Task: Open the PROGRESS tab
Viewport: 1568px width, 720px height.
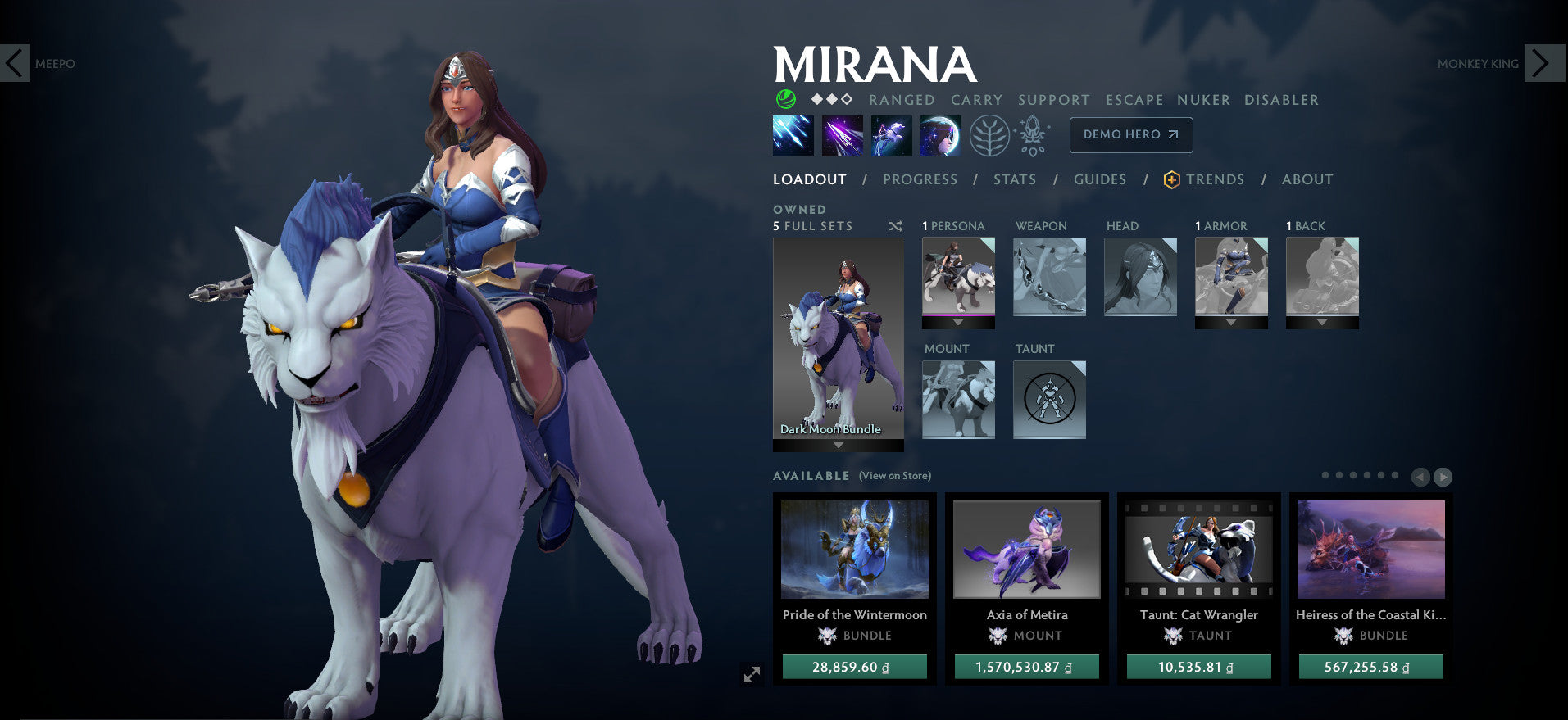Action: pyautogui.click(x=920, y=179)
